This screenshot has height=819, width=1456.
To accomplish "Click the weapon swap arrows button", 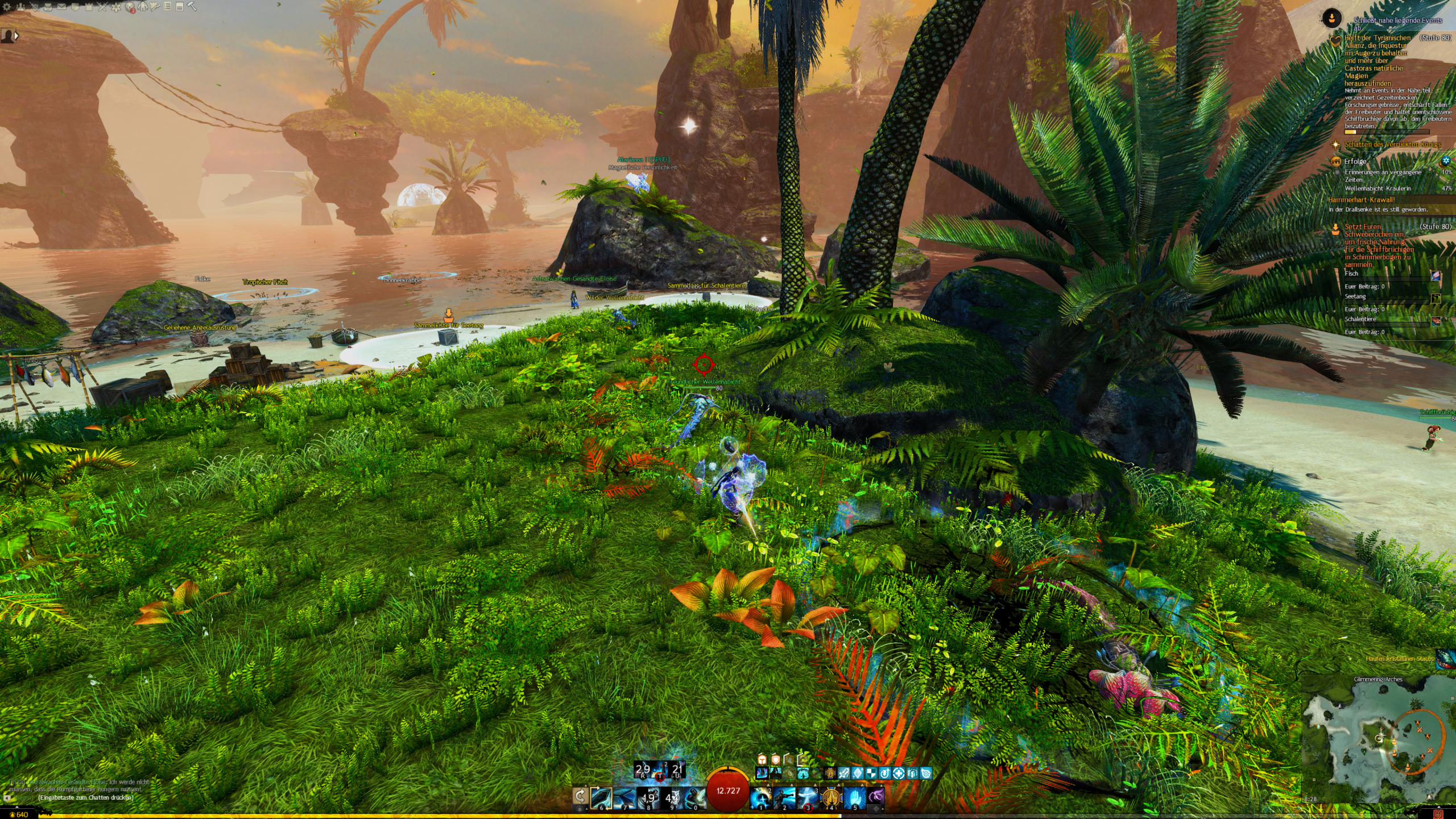I will (580, 796).
